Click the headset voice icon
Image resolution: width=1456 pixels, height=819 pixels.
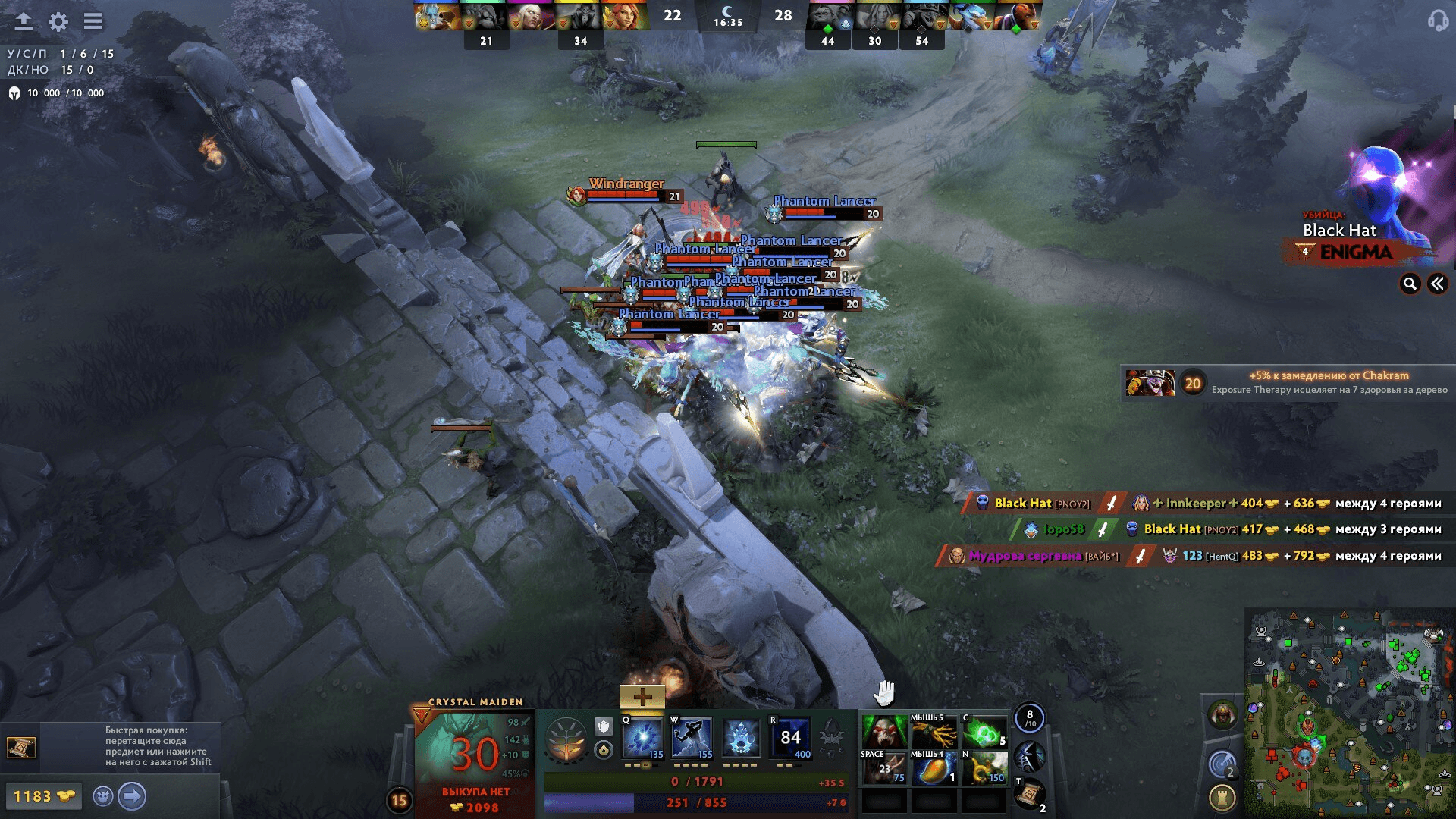coord(1437,20)
